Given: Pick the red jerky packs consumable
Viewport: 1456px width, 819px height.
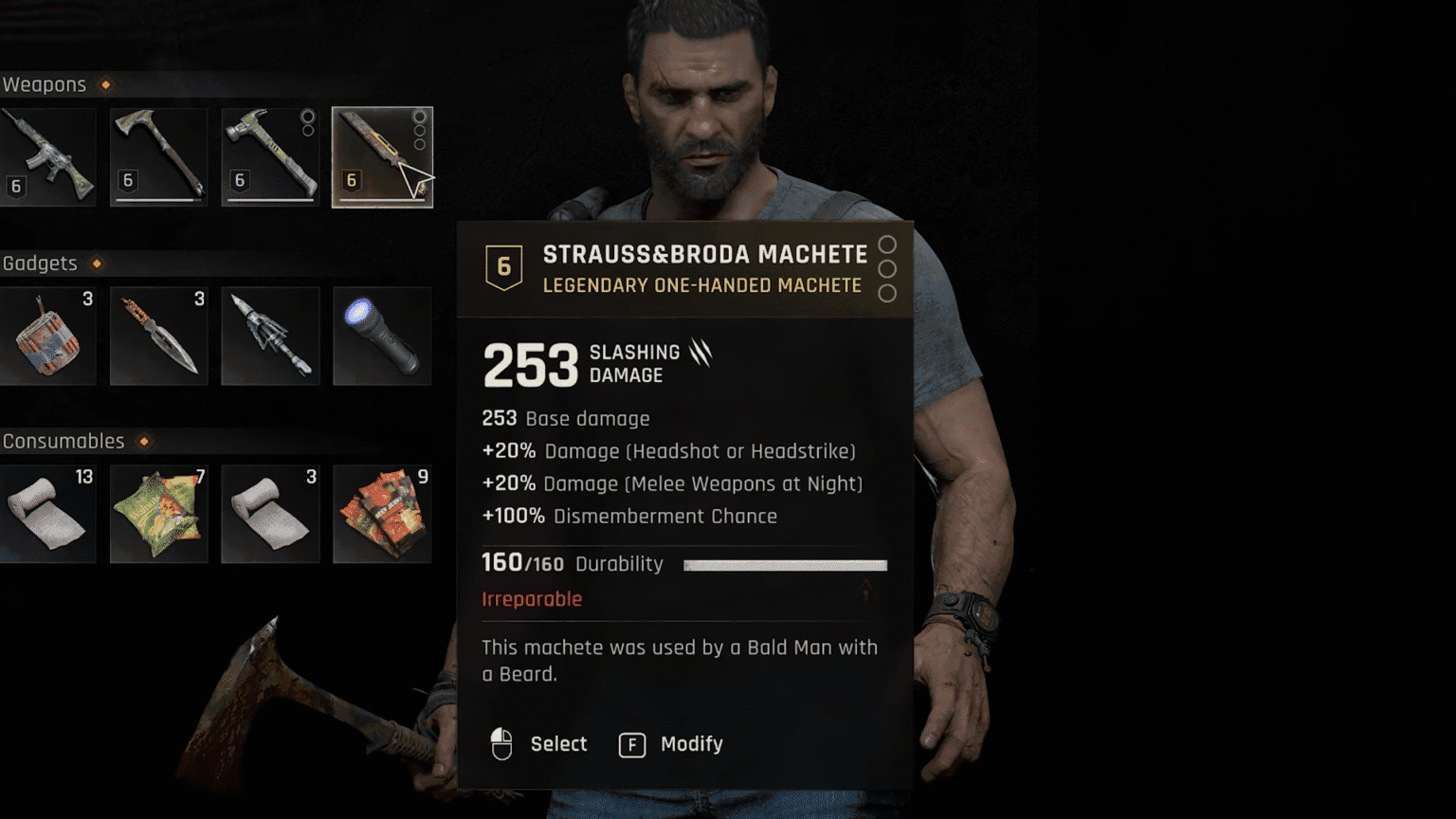Looking at the screenshot, I should tap(381, 514).
